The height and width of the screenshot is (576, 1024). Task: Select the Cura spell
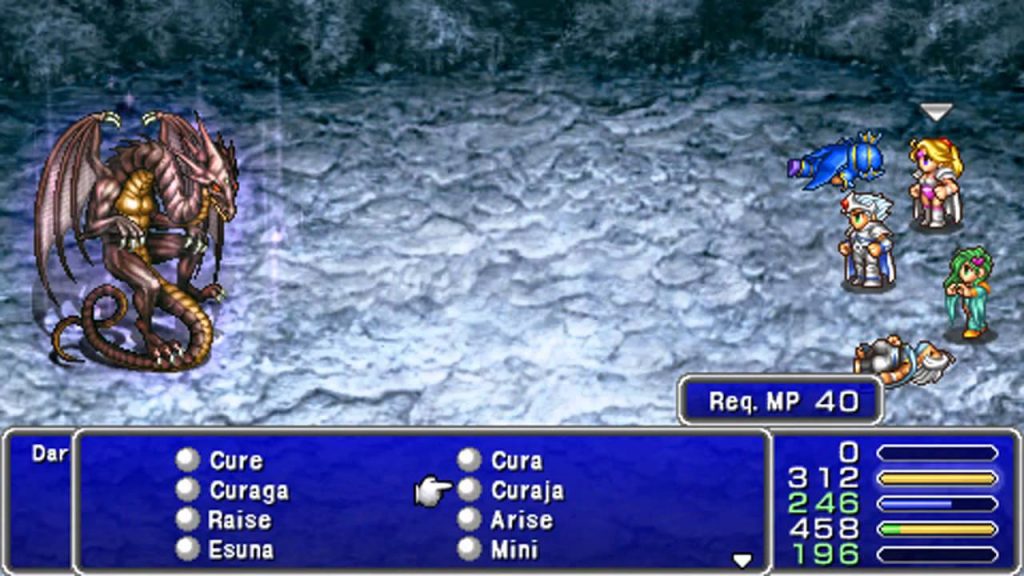pos(516,461)
